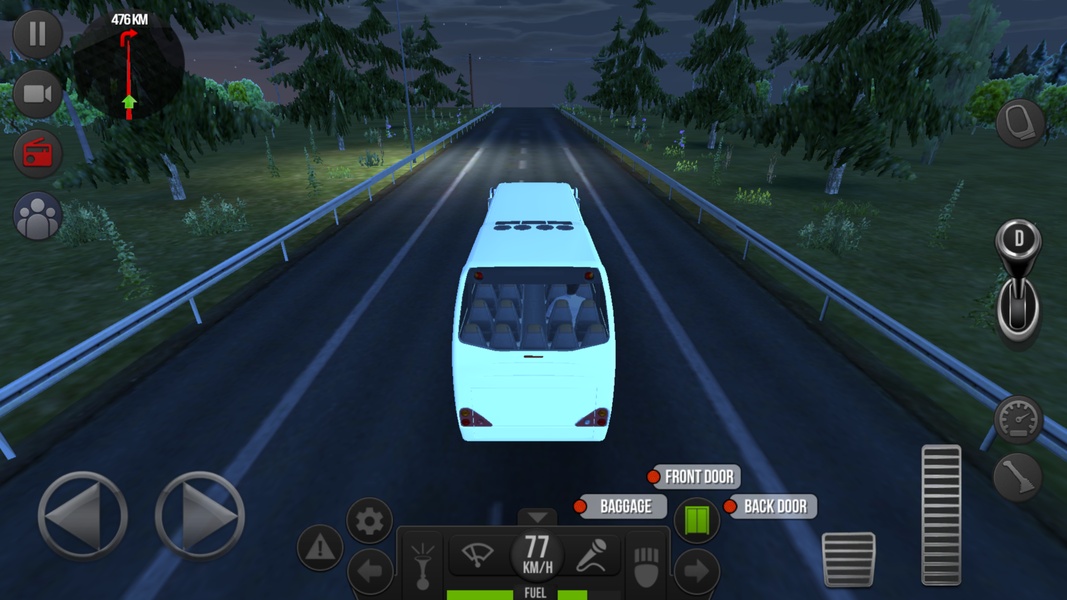This screenshot has height=600, width=1067.
Task: Show the passengers panel
Action: coord(37,216)
